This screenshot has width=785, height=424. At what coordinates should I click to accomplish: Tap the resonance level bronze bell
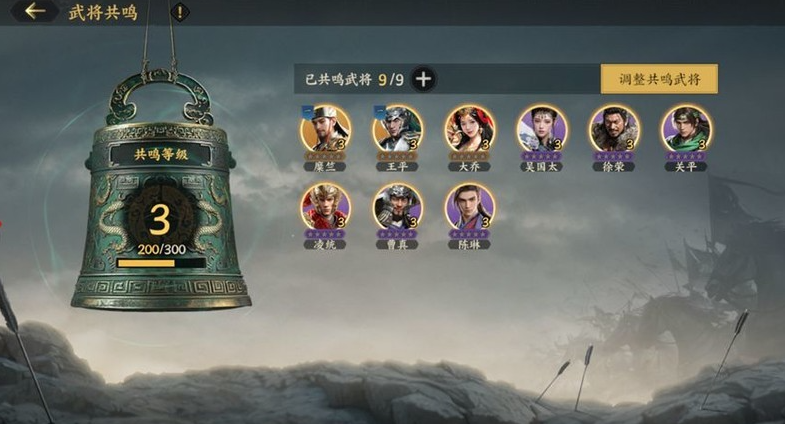(x=161, y=200)
